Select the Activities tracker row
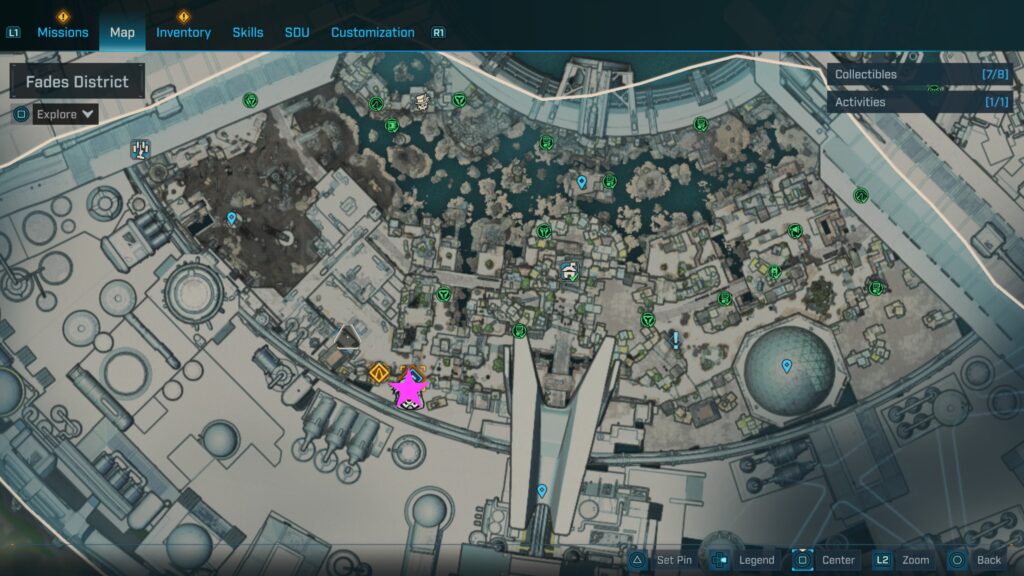Viewport: 1024px width, 576px height. click(x=920, y=102)
